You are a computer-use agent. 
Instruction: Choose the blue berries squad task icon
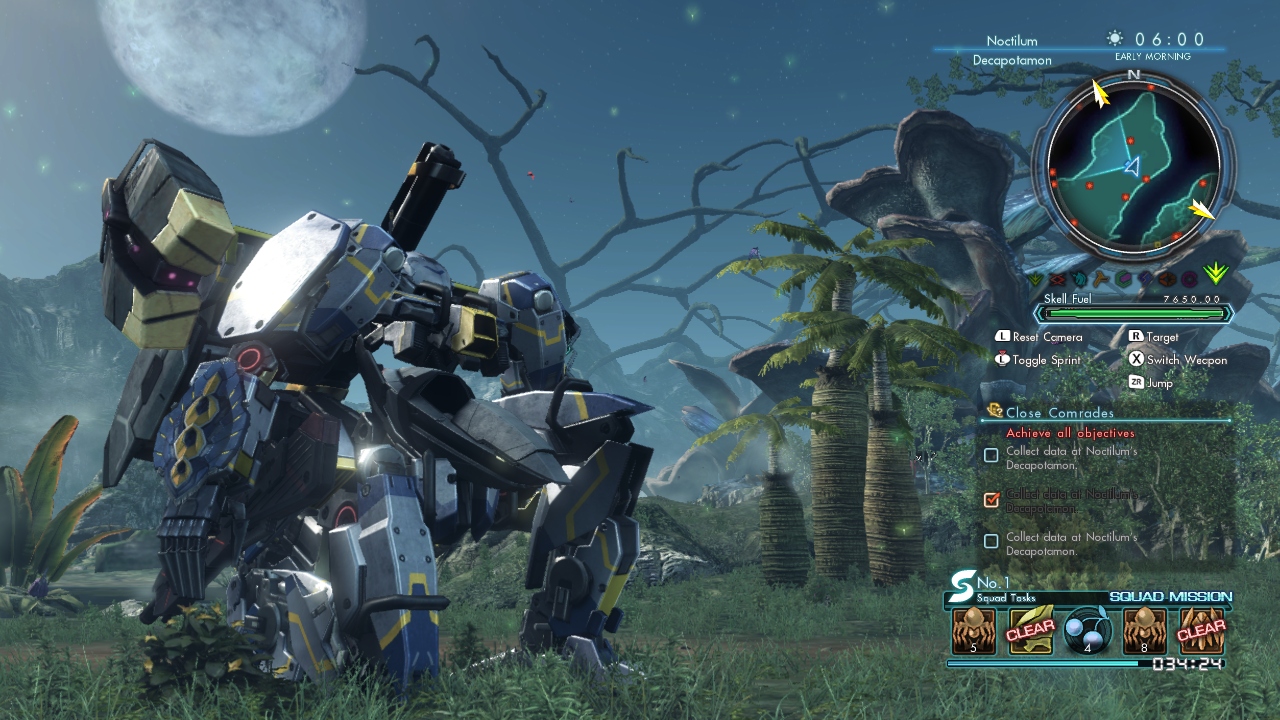point(1087,631)
